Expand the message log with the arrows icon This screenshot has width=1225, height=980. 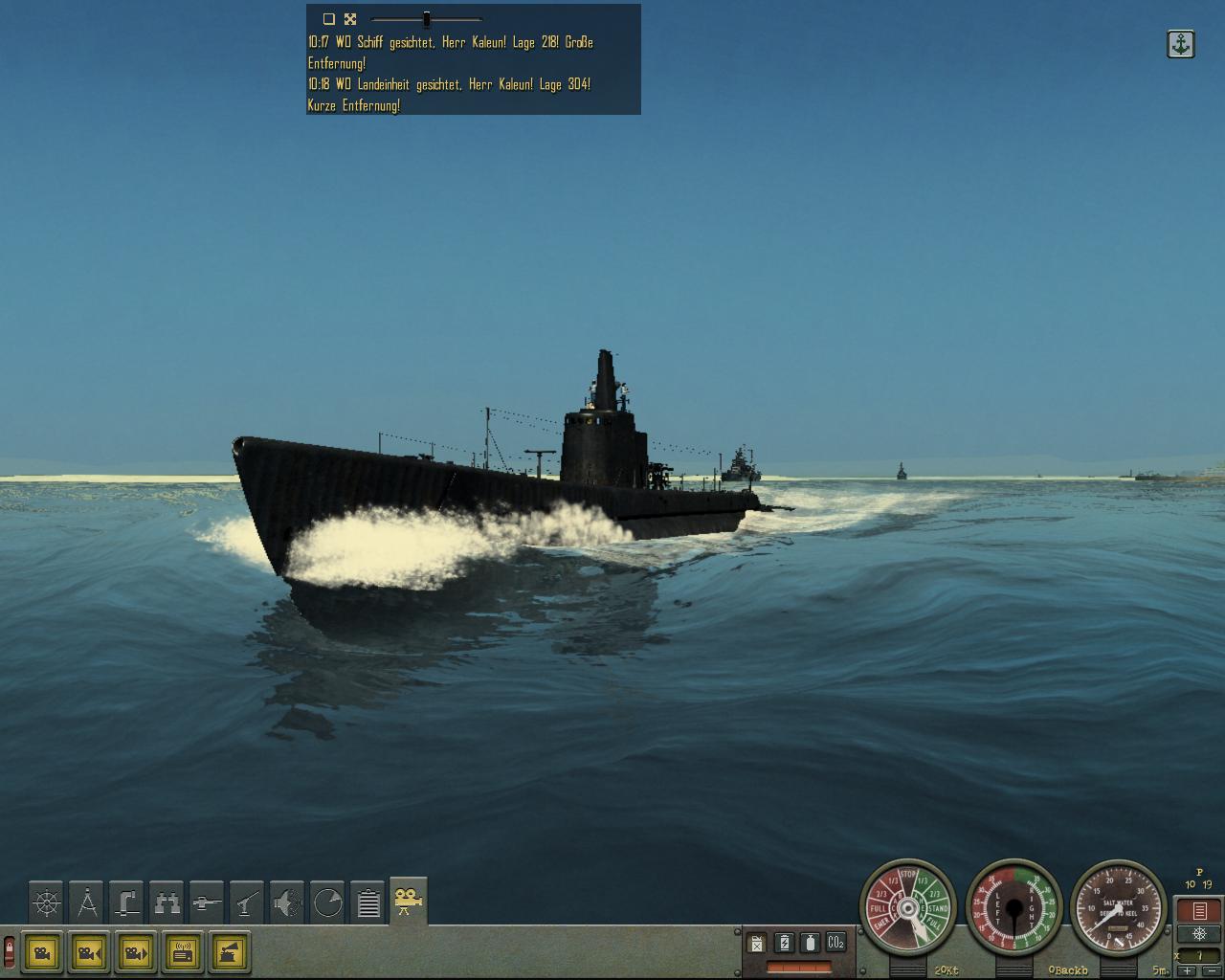click(x=350, y=18)
